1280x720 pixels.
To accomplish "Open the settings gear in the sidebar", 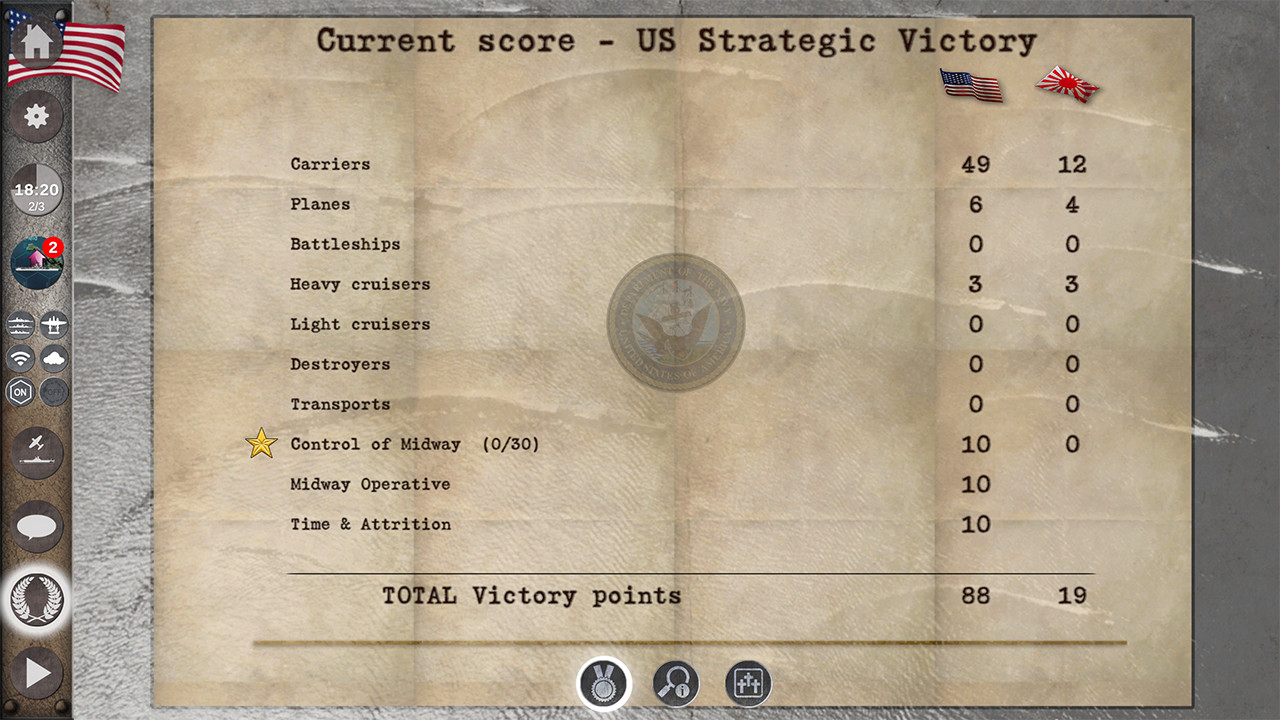I will pos(37,116).
